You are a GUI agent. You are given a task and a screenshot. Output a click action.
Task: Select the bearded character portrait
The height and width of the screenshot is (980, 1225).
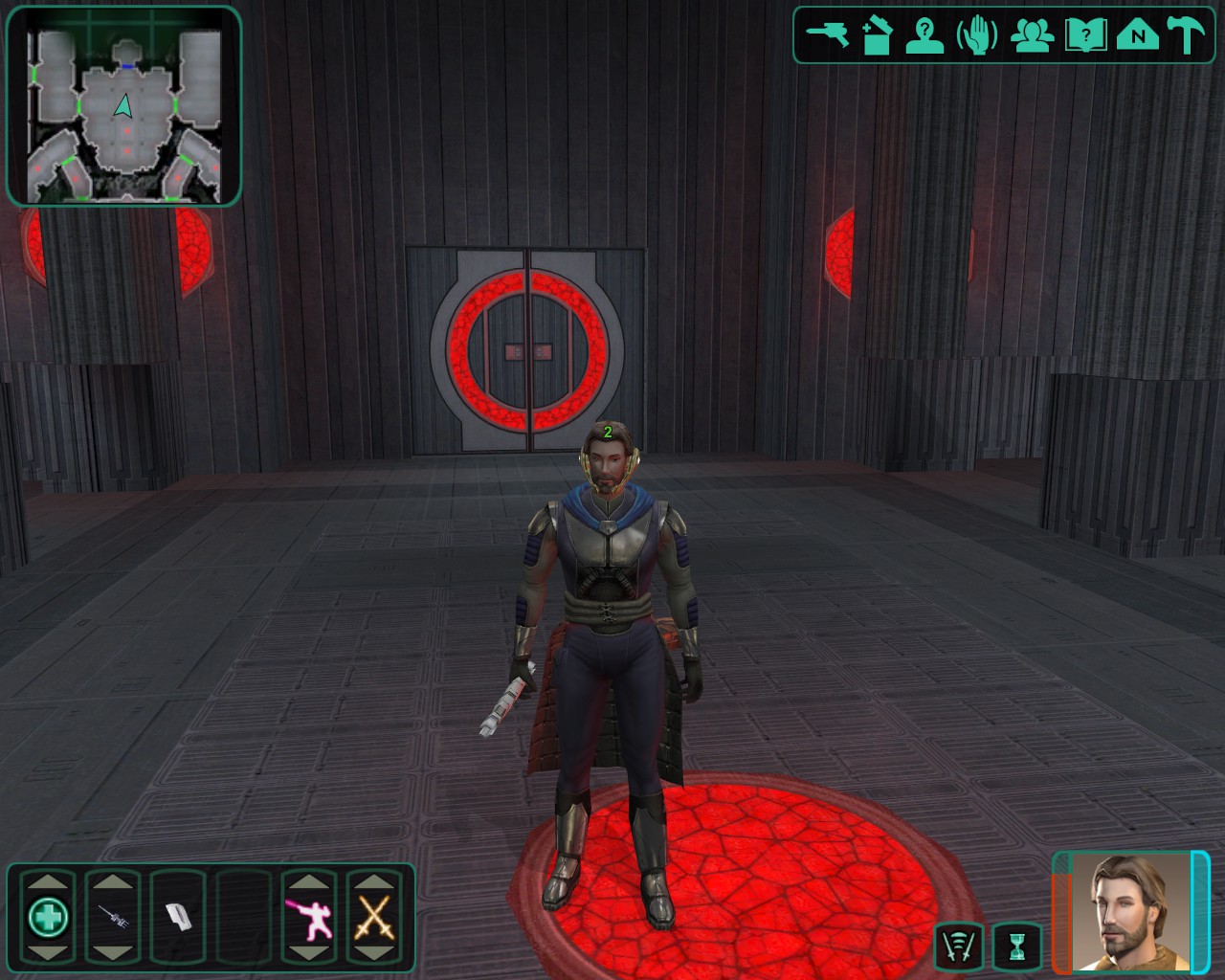coord(1130,912)
